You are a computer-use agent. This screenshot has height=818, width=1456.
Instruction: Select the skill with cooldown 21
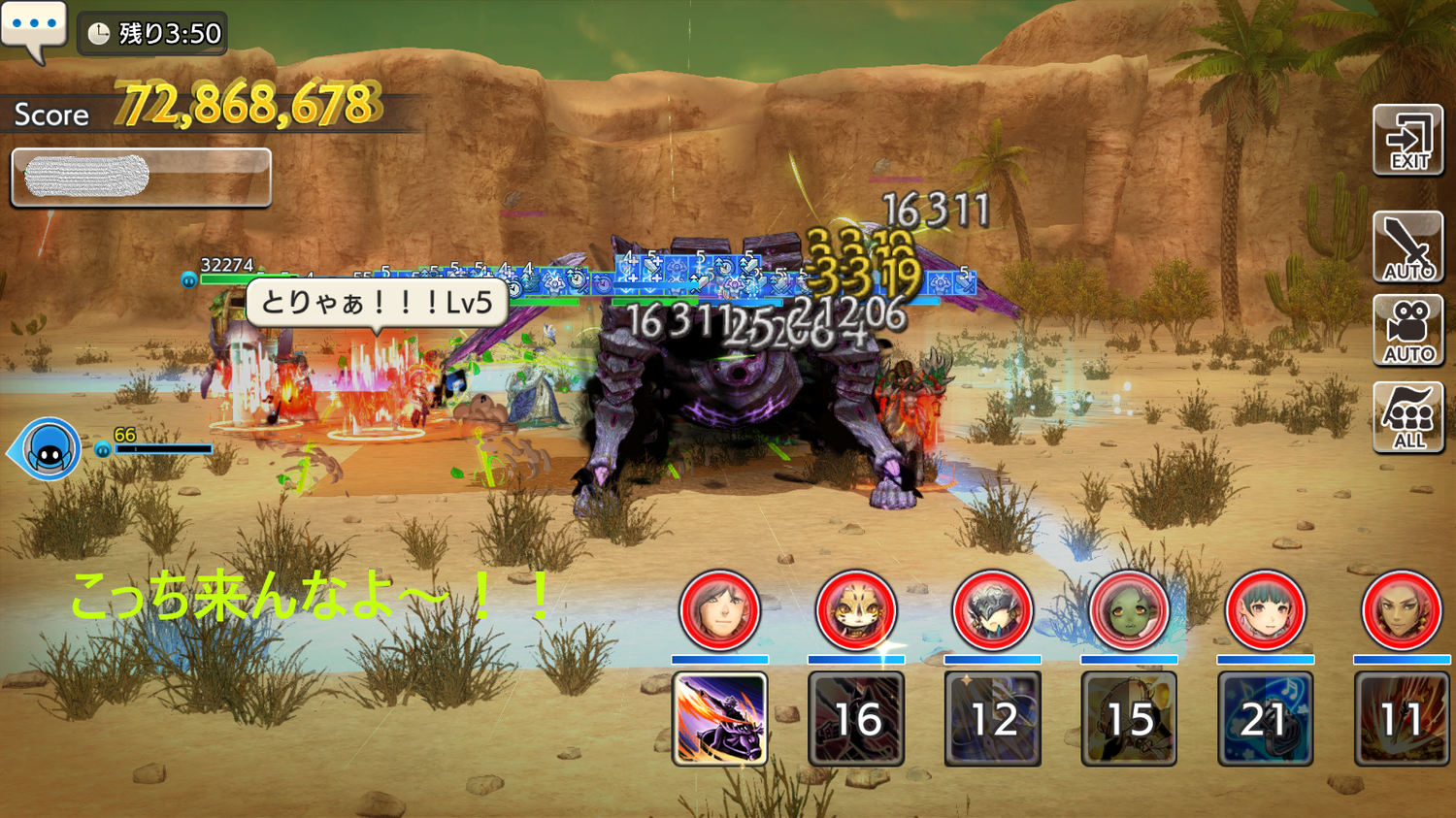(1266, 719)
